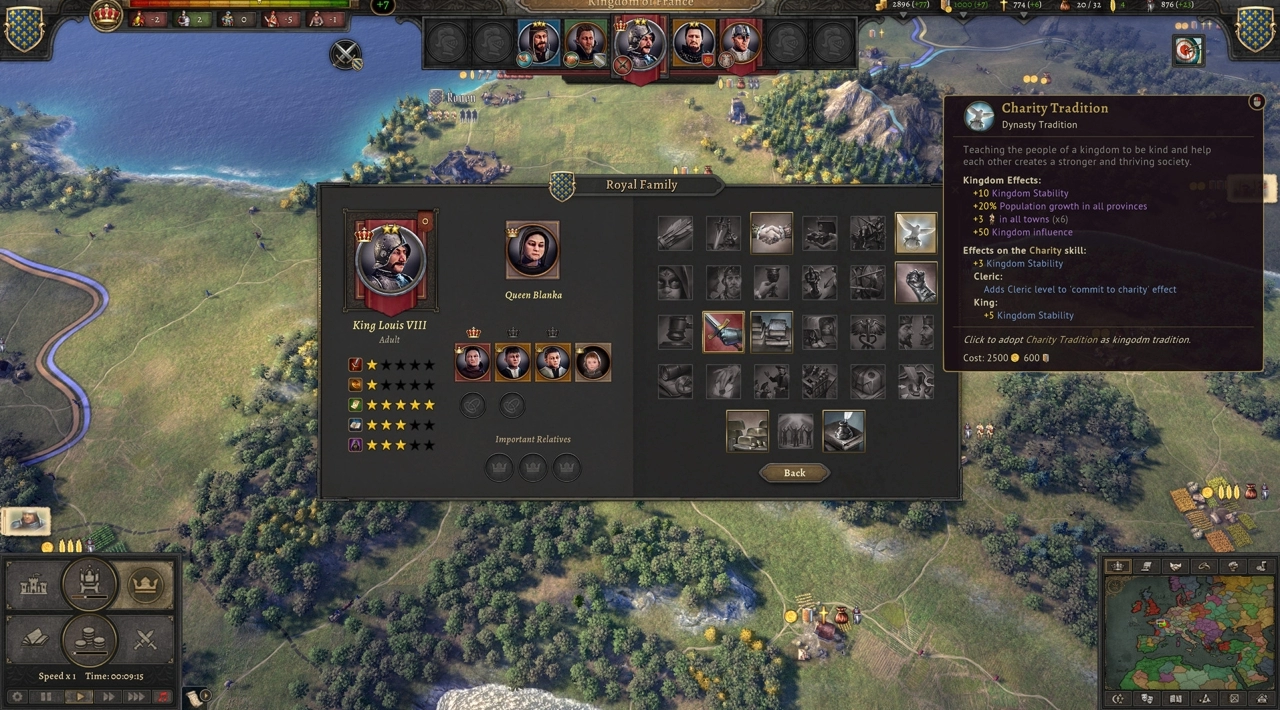This screenshot has width=1280, height=710.
Task: Select the armored fist tradition icon
Action: pos(916,282)
